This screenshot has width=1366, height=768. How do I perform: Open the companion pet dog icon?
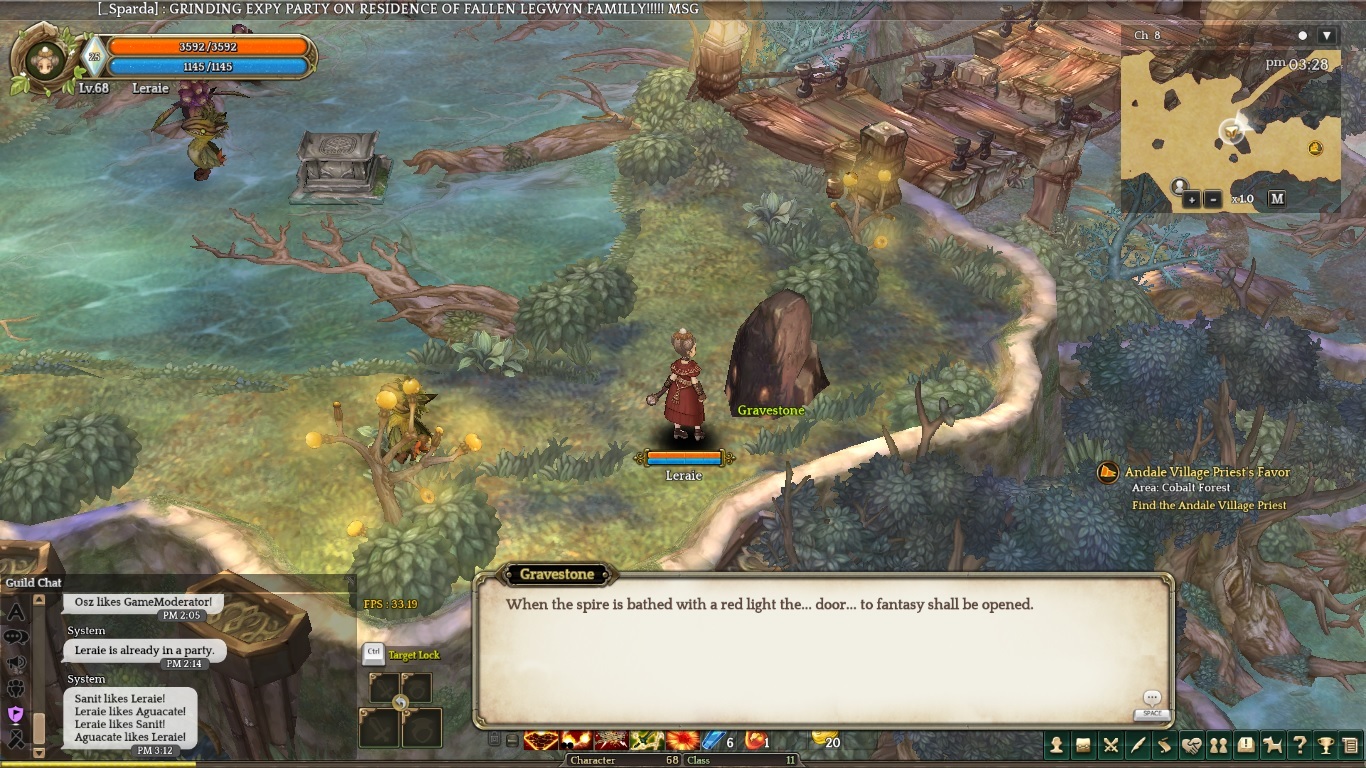pos(1272,745)
